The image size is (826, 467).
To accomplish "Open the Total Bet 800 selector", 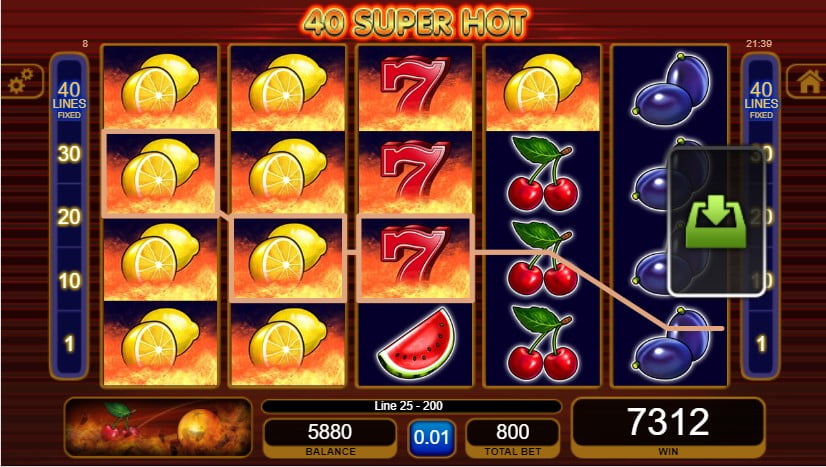I will point(512,436).
